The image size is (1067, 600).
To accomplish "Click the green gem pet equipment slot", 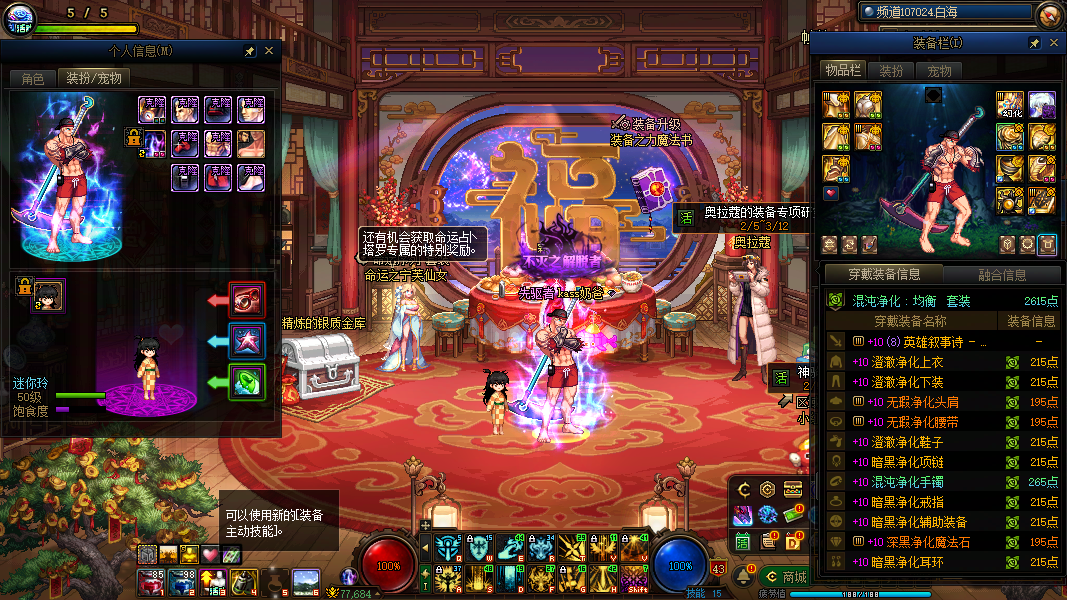I will coord(247,383).
